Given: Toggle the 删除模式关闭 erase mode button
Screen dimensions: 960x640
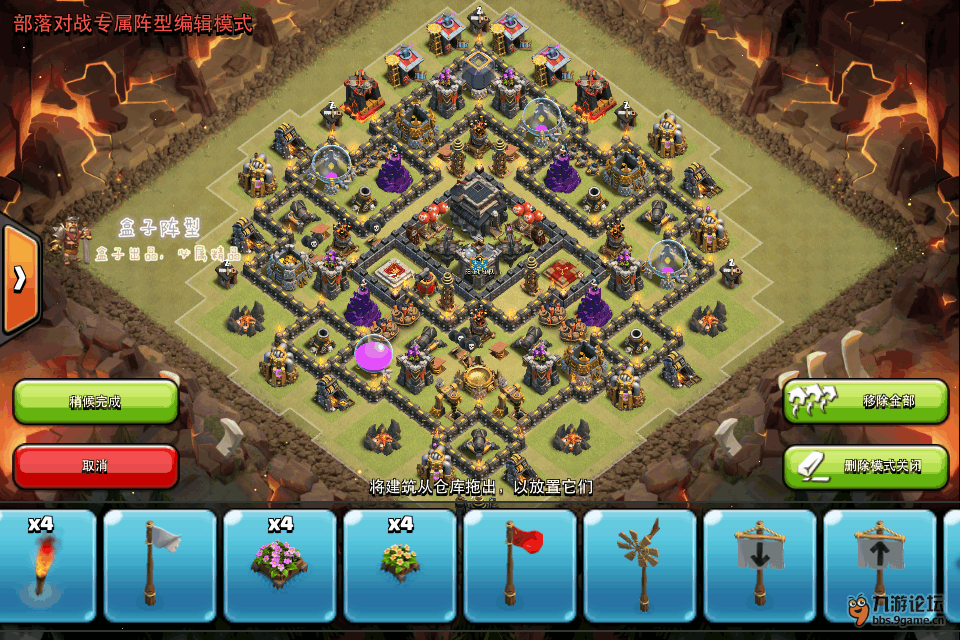Looking at the screenshot, I should tap(865, 466).
